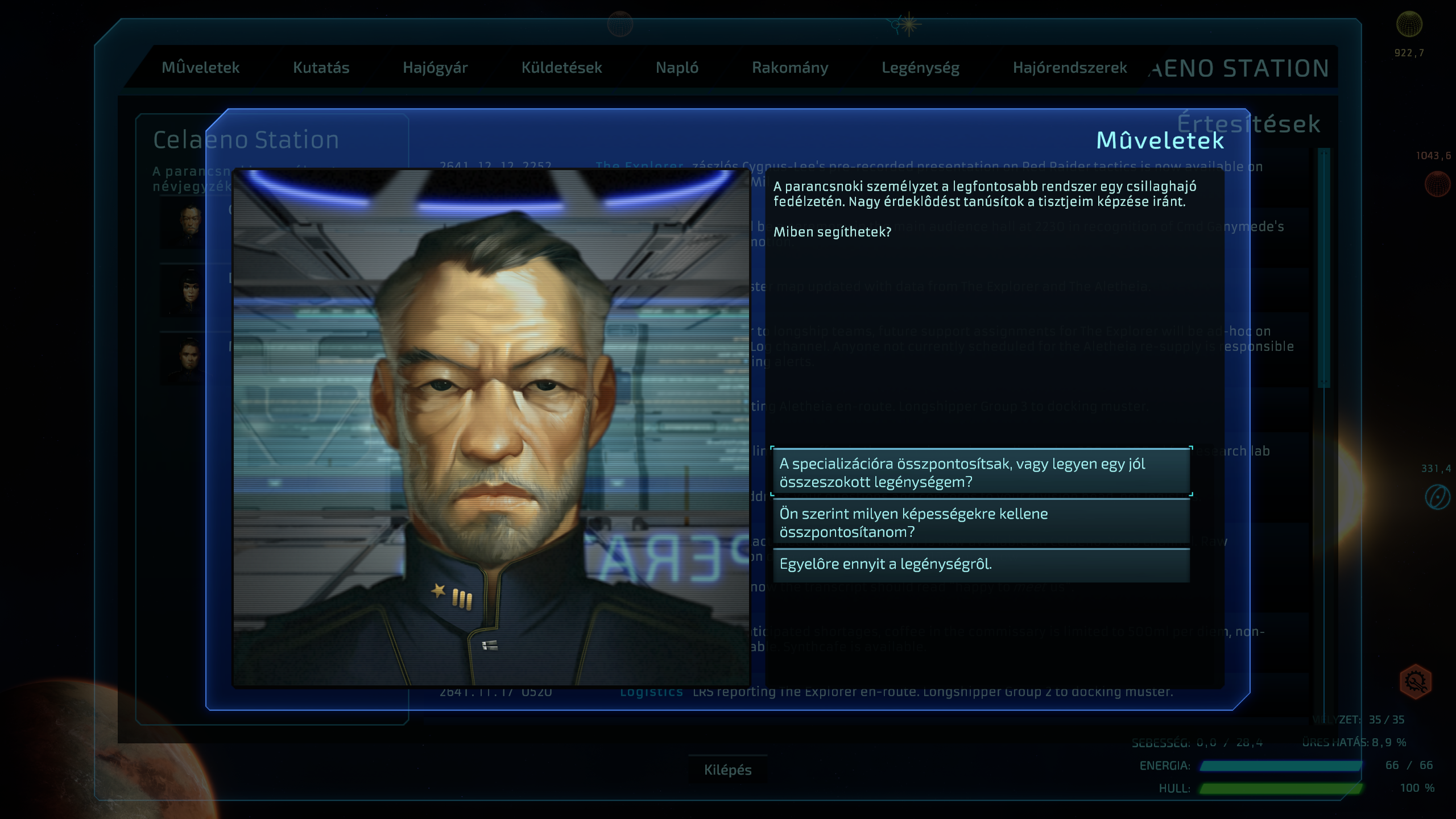Open the orange gear wrench icon
1456x819 pixels.
[1415, 681]
